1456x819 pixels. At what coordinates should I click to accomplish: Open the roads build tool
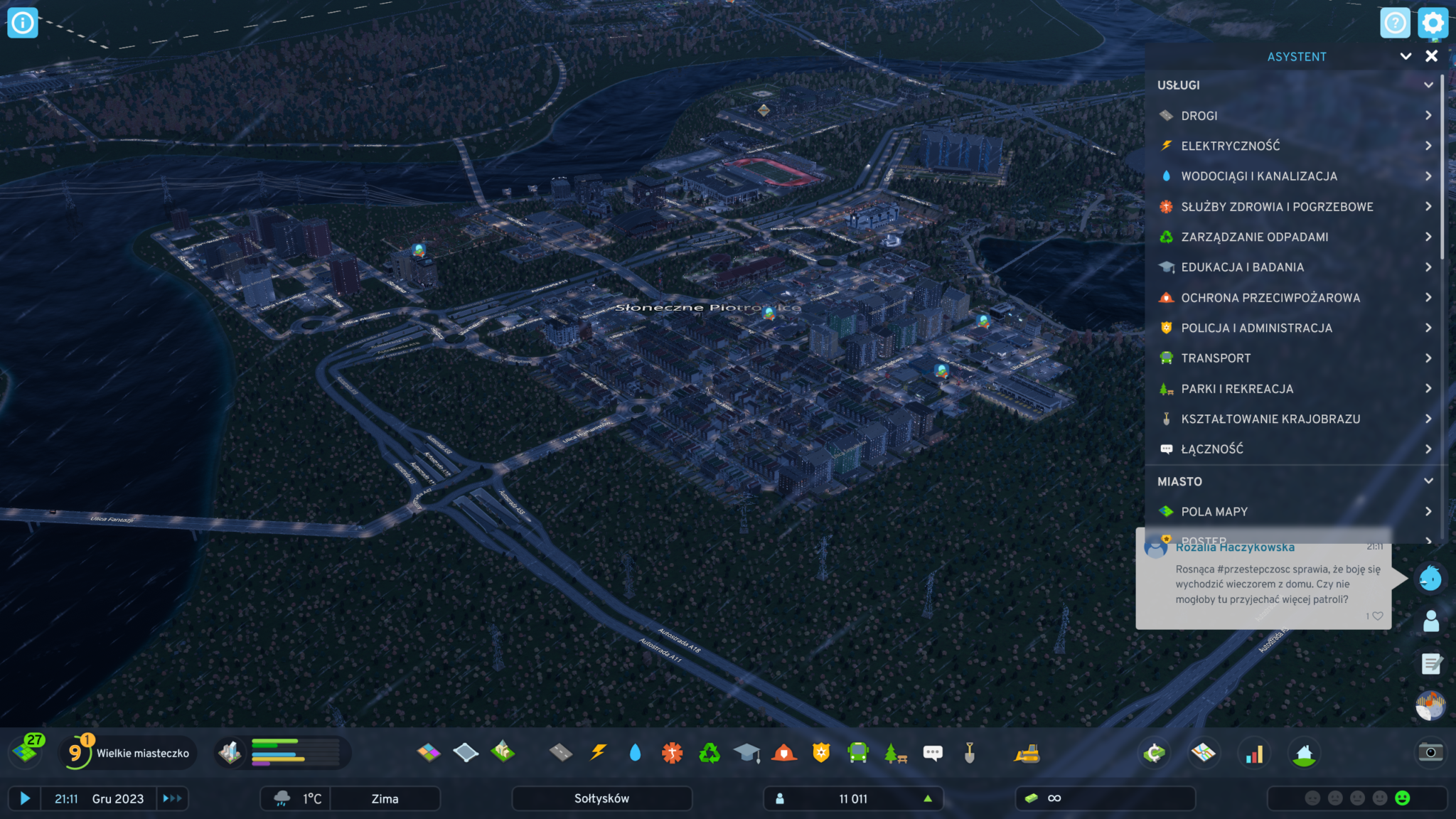point(561,753)
